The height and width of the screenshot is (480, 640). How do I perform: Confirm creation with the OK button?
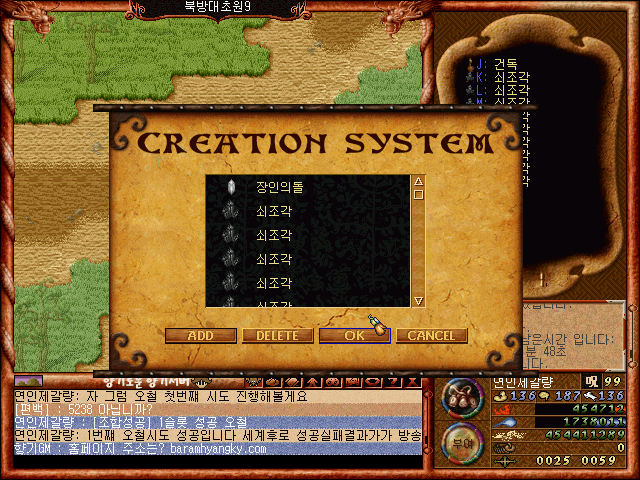point(354,336)
